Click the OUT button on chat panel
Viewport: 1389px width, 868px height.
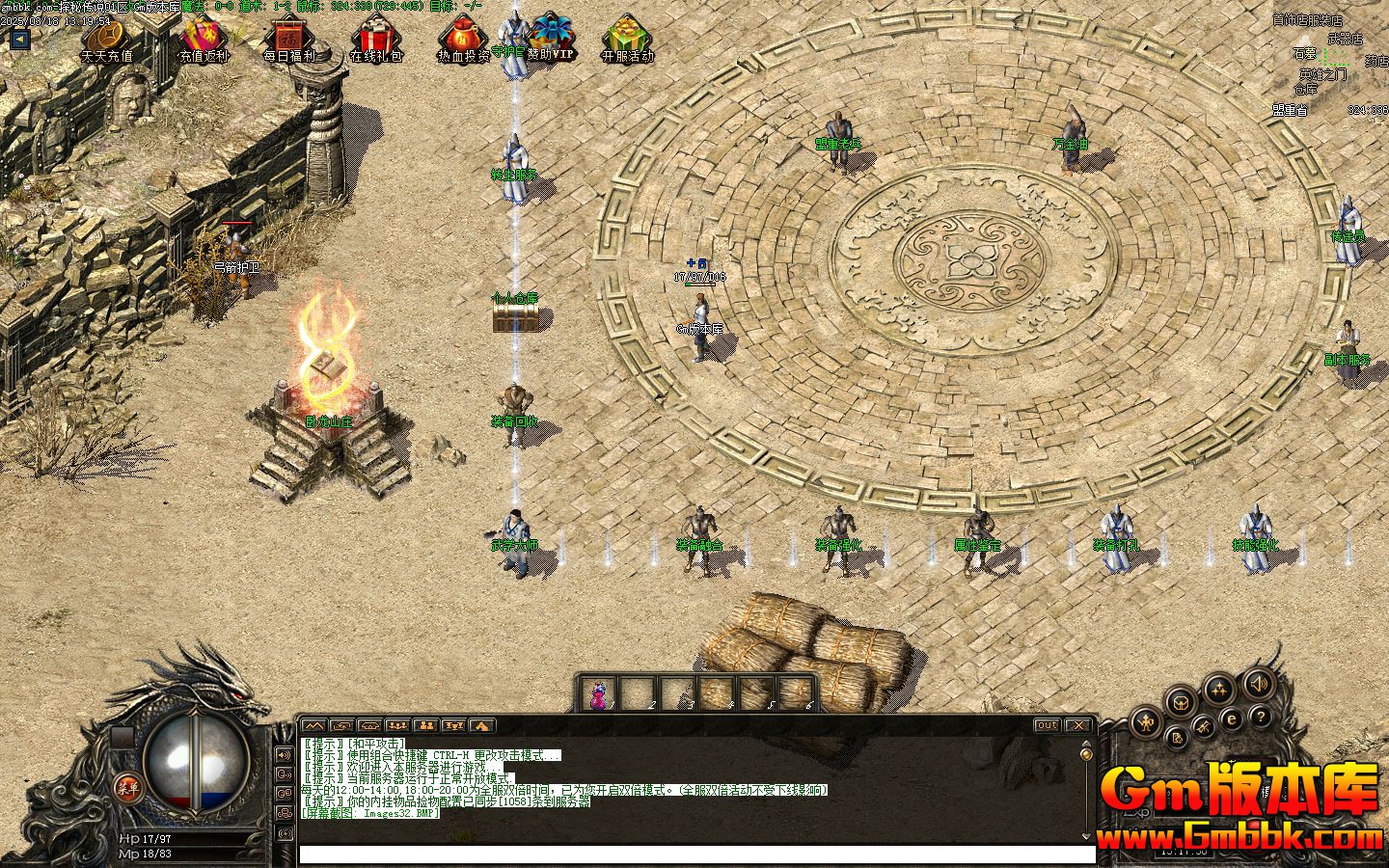pyautogui.click(x=1047, y=725)
